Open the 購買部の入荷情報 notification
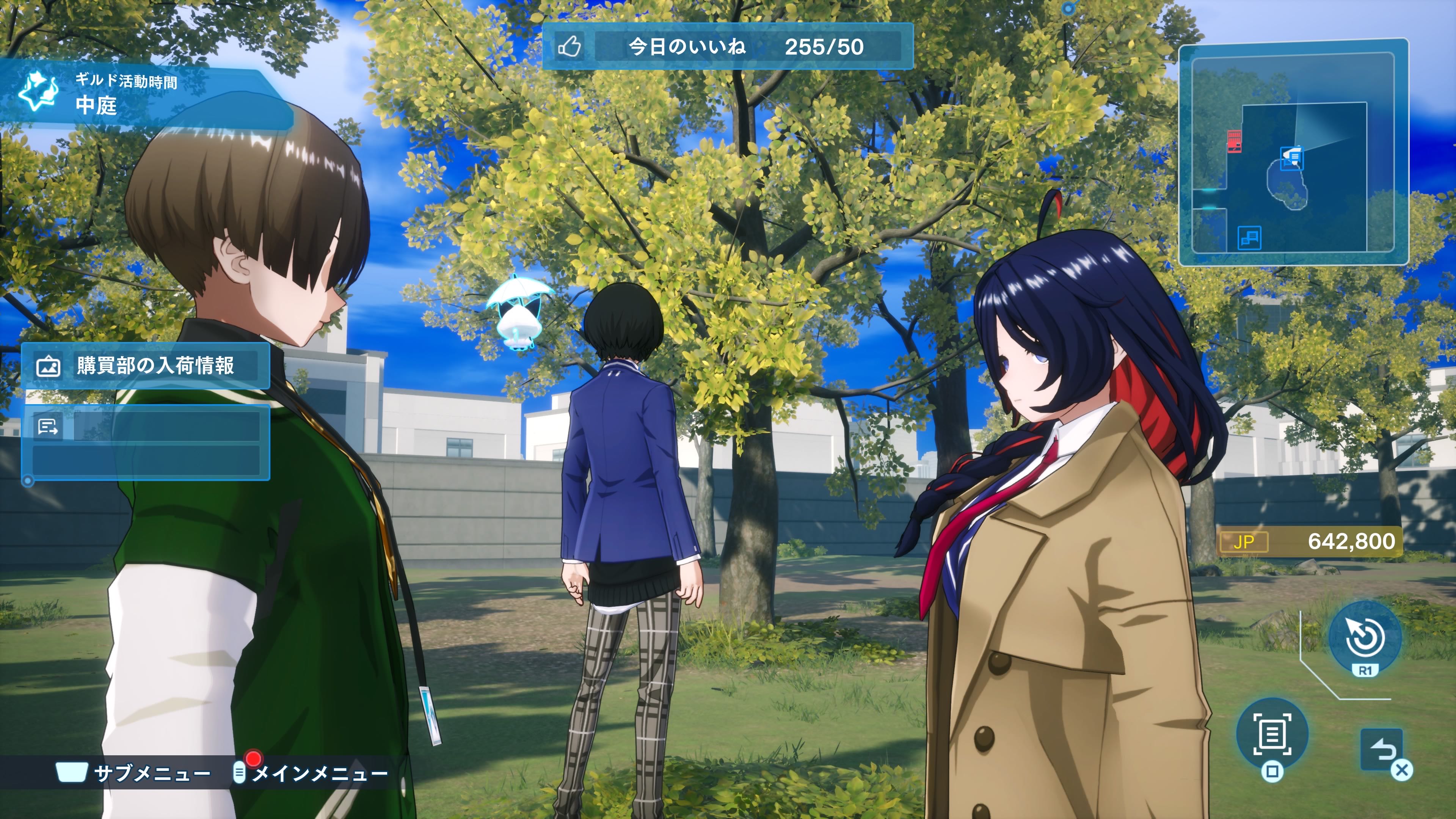 [x=145, y=366]
